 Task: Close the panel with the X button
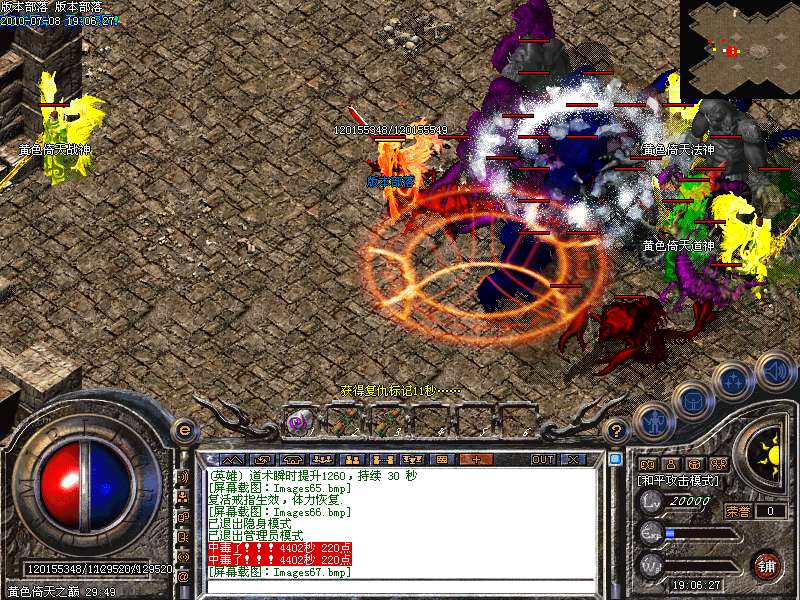(574, 459)
